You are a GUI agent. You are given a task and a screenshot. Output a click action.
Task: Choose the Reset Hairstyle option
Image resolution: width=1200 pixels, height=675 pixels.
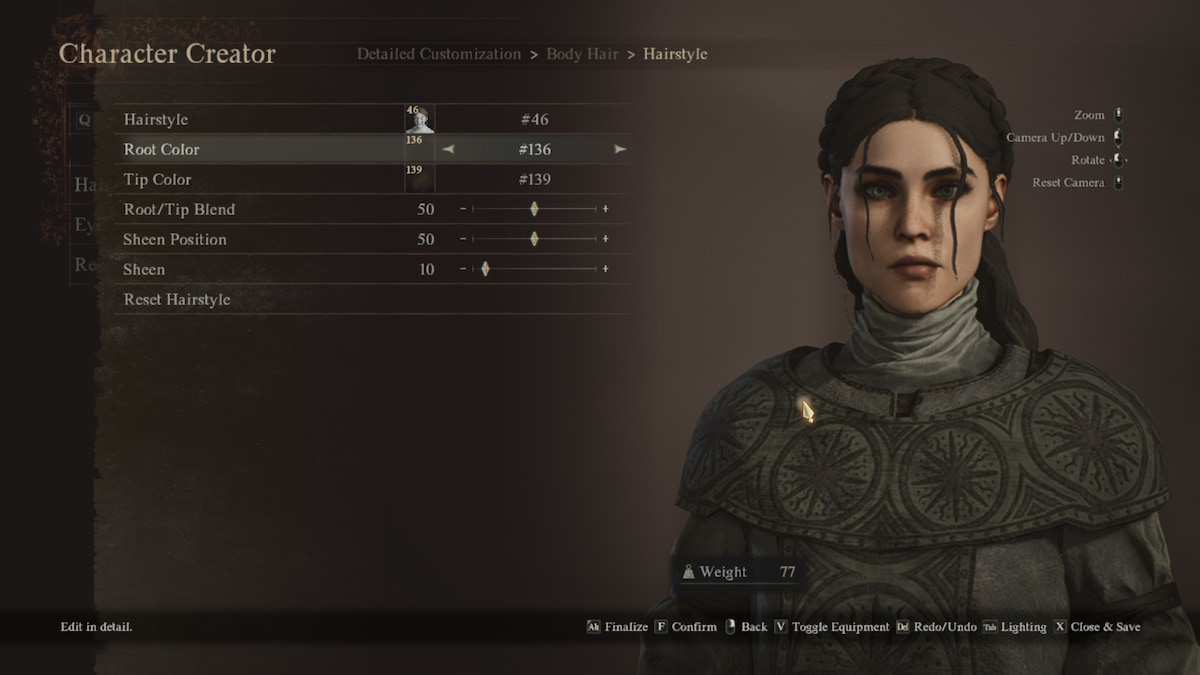coord(177,300)
